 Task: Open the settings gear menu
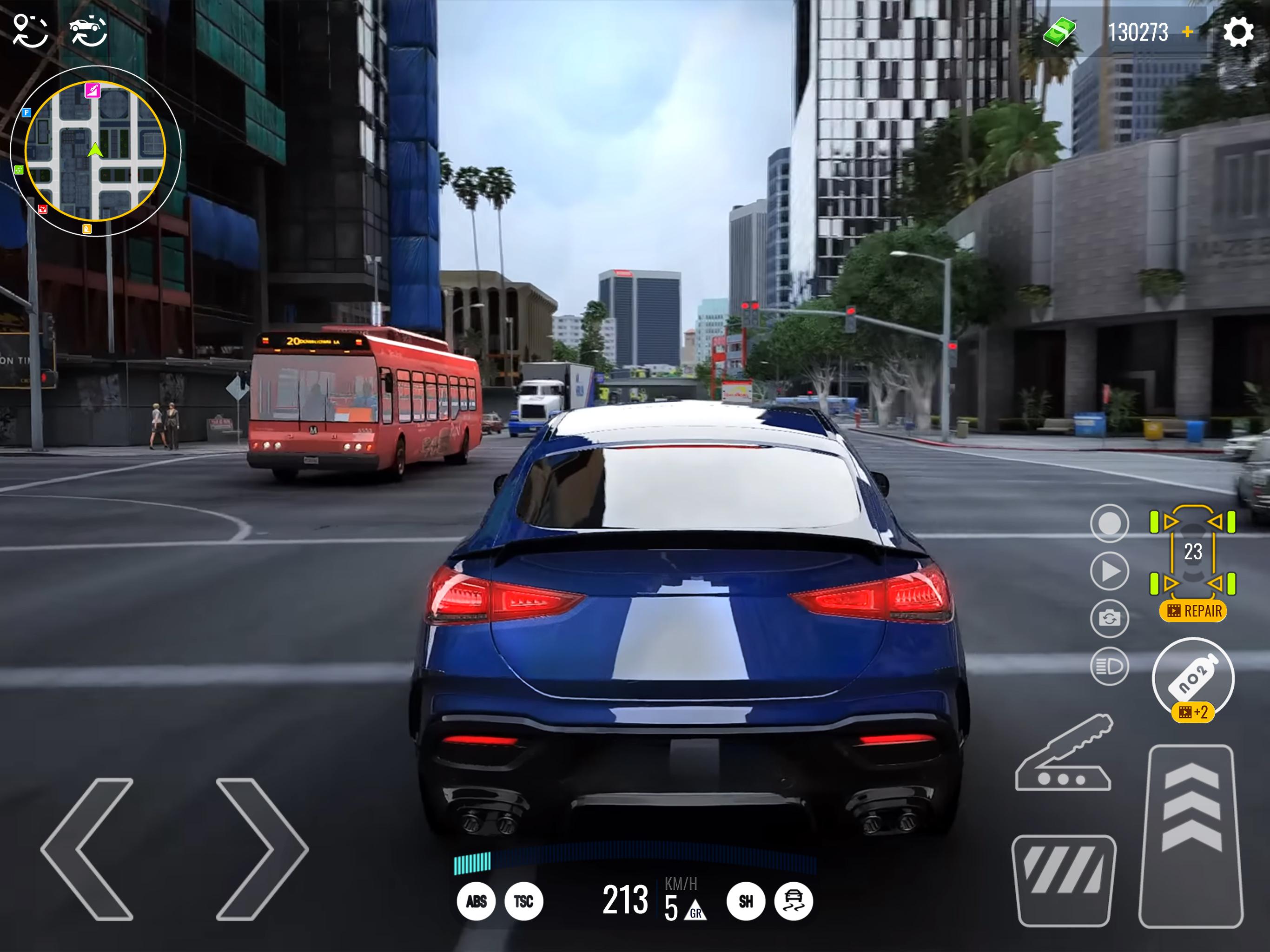coord(1238,32)
